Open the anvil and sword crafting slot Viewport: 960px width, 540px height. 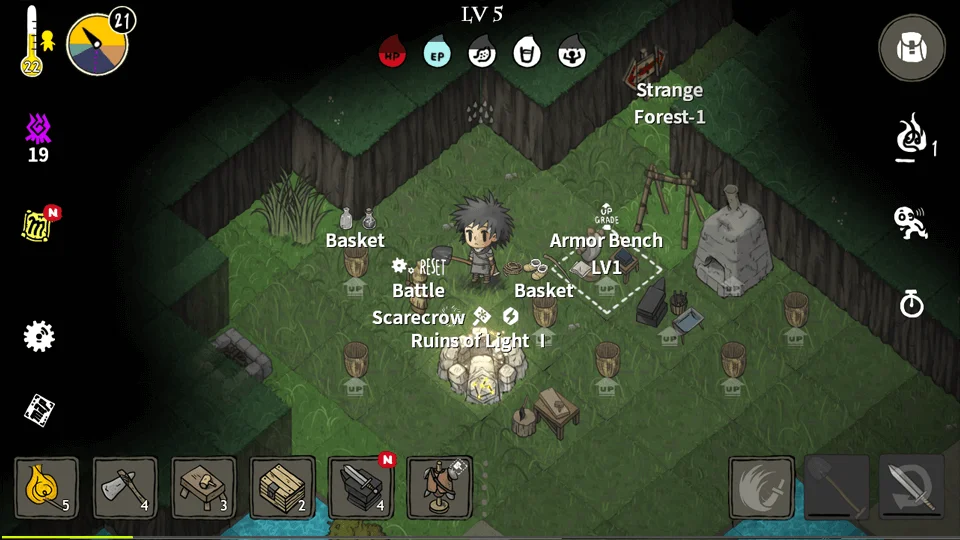361,488
